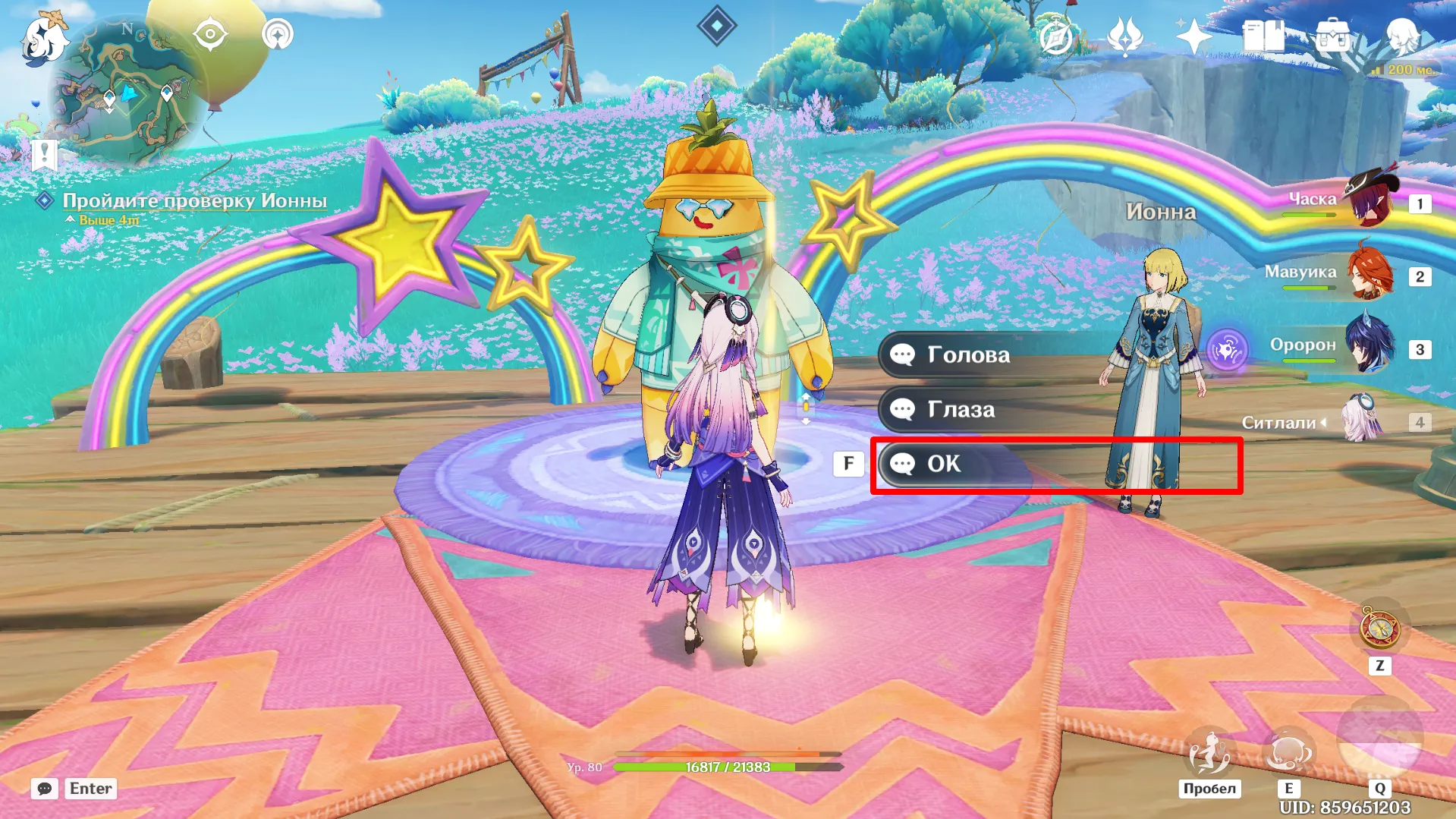Select active party member Ситлали
This screenshot has height=819, width=1456.
coord(1361,421)
